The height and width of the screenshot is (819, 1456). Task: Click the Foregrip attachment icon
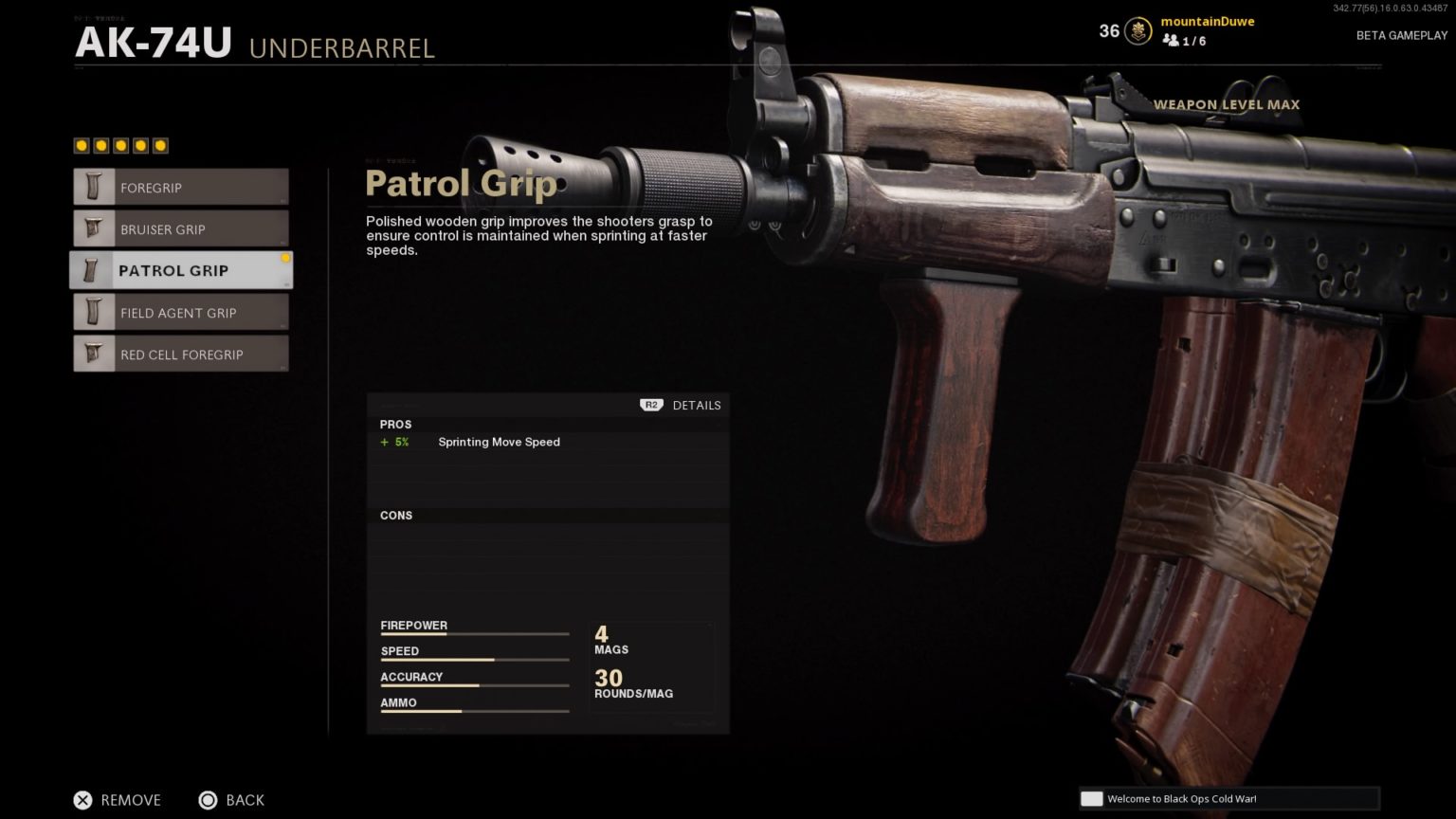pyautogui.click(x=93, y=187)
